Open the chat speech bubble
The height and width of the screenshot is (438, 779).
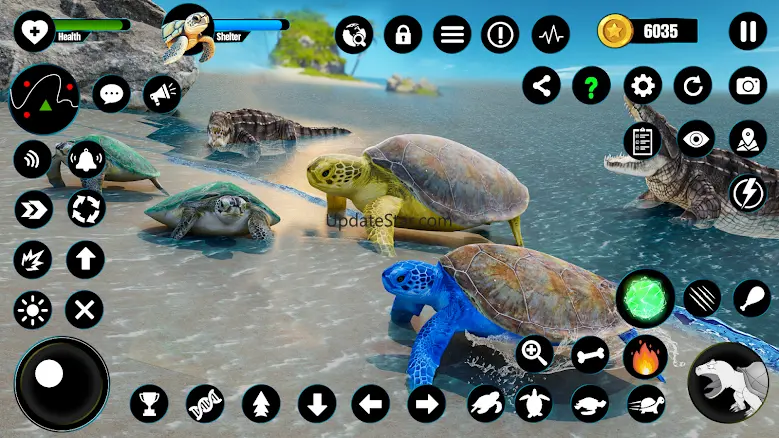point(111,94)
